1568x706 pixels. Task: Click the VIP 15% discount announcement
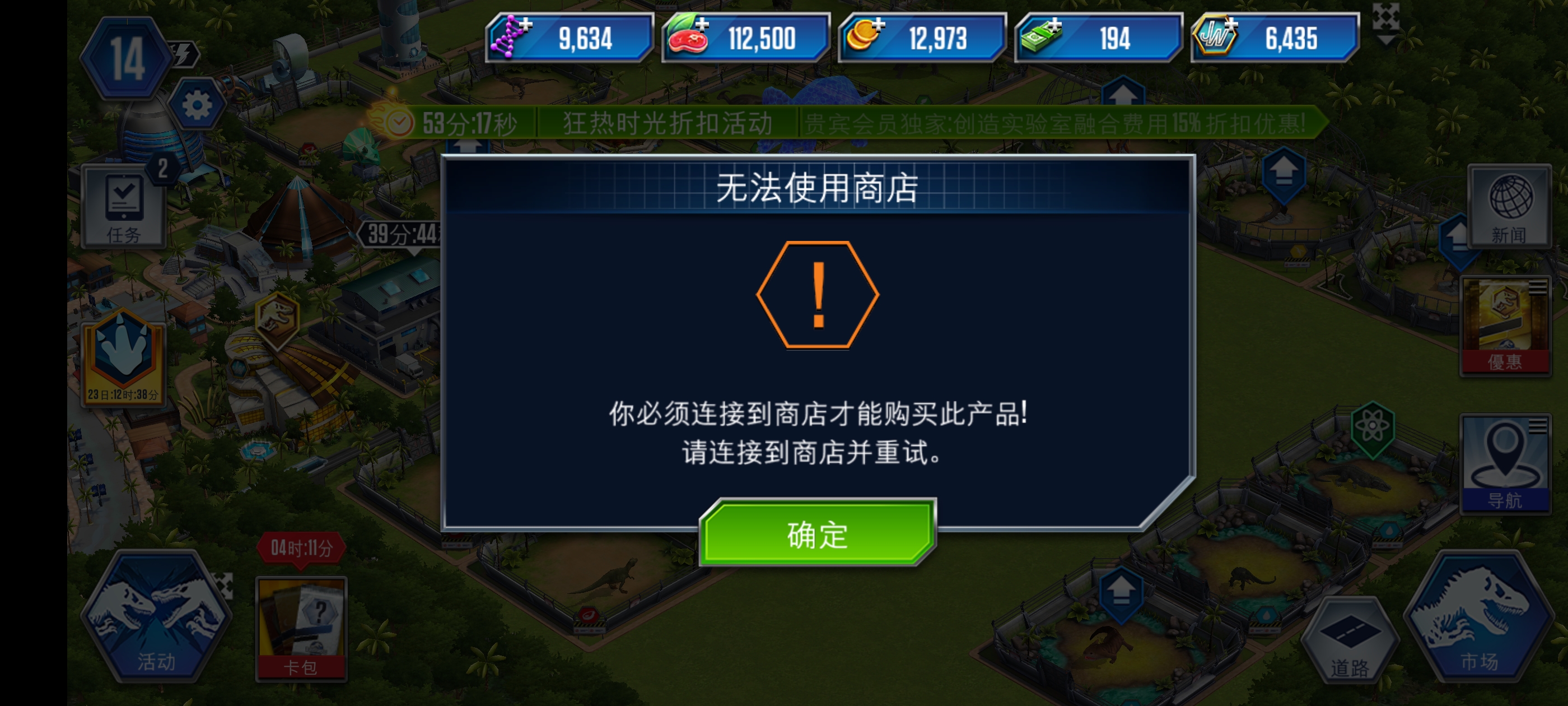pyautogui.click(x=1052, y=123)
